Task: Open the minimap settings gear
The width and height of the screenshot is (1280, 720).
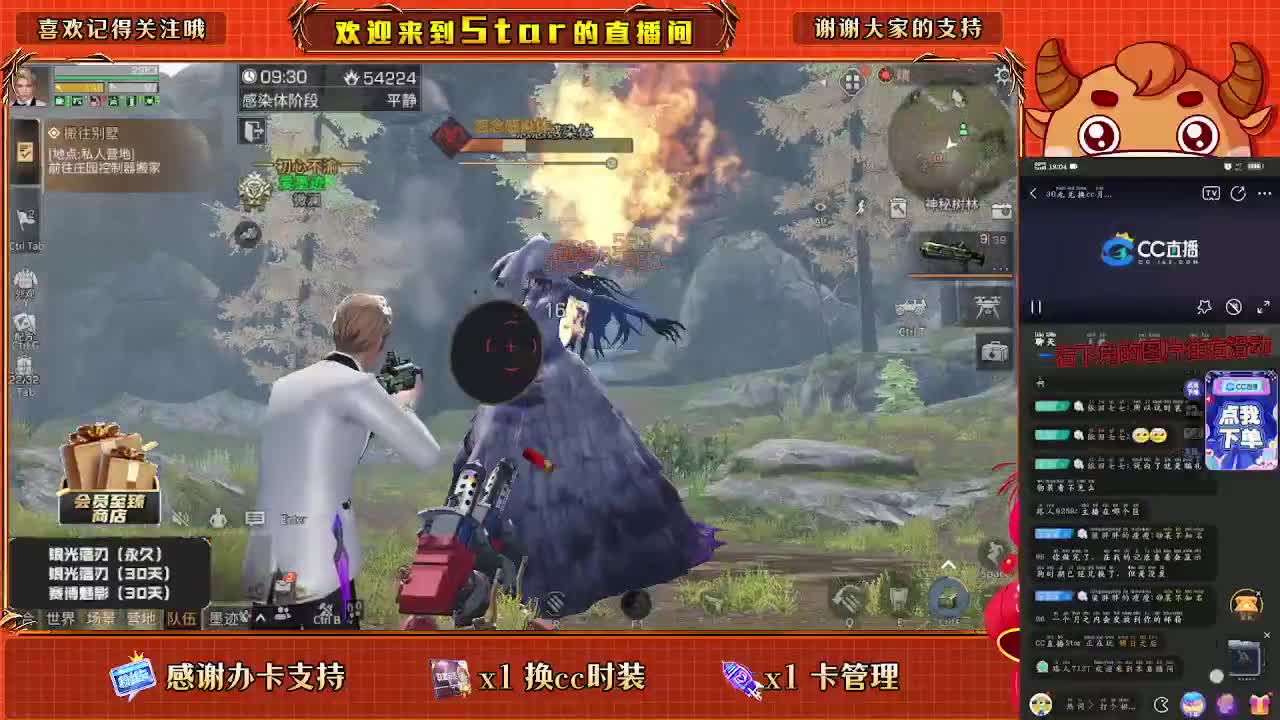Action: [1001, 75]
